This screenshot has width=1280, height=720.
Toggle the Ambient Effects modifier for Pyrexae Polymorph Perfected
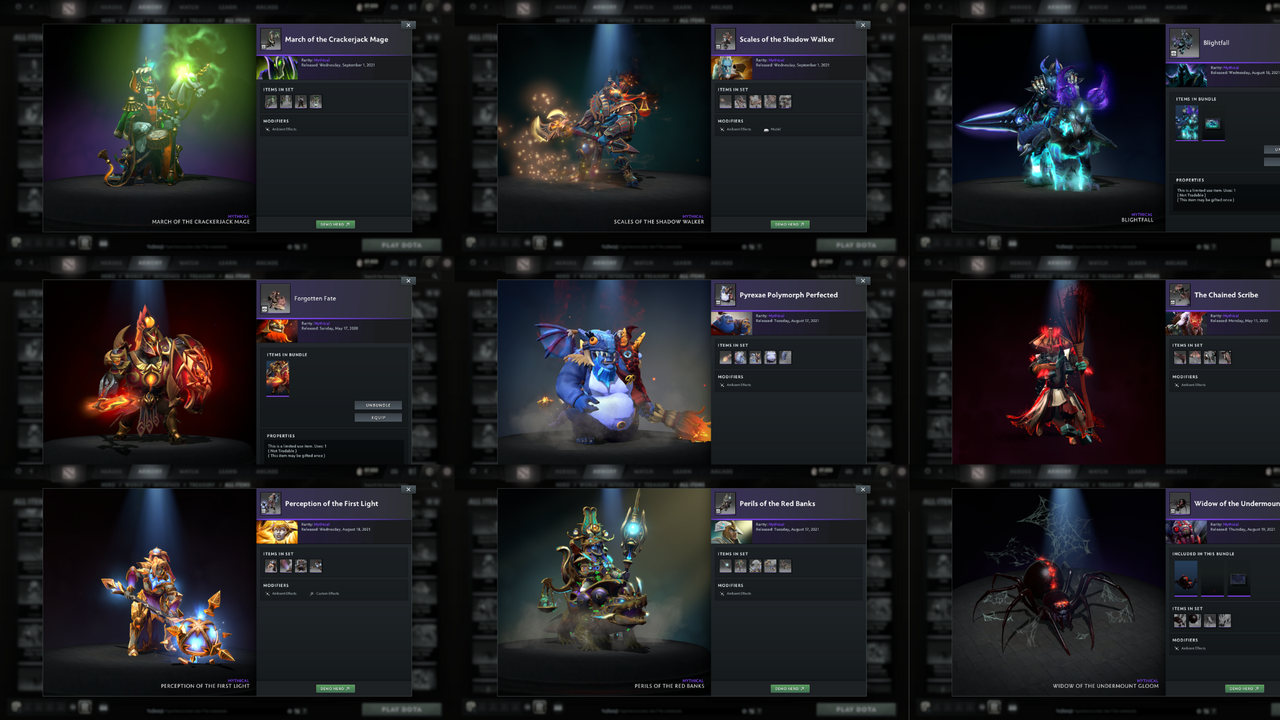pos(740,385)
